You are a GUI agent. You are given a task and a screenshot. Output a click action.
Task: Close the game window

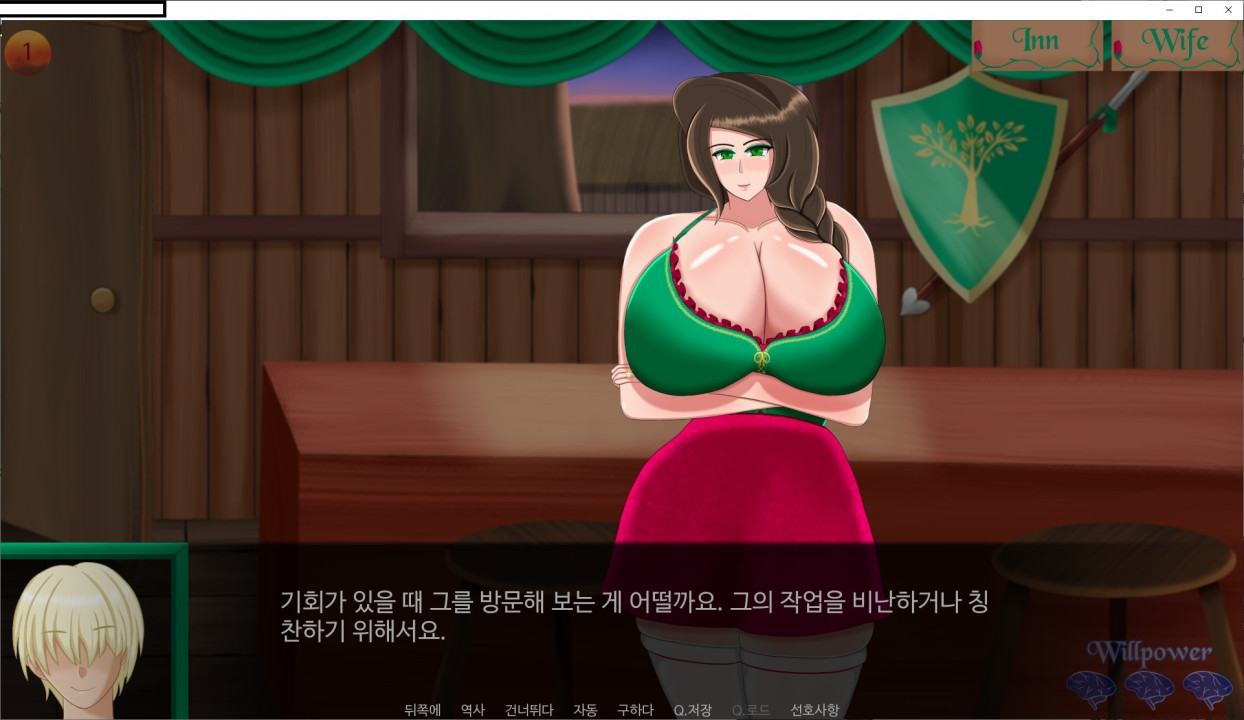tap(1228, 9)
